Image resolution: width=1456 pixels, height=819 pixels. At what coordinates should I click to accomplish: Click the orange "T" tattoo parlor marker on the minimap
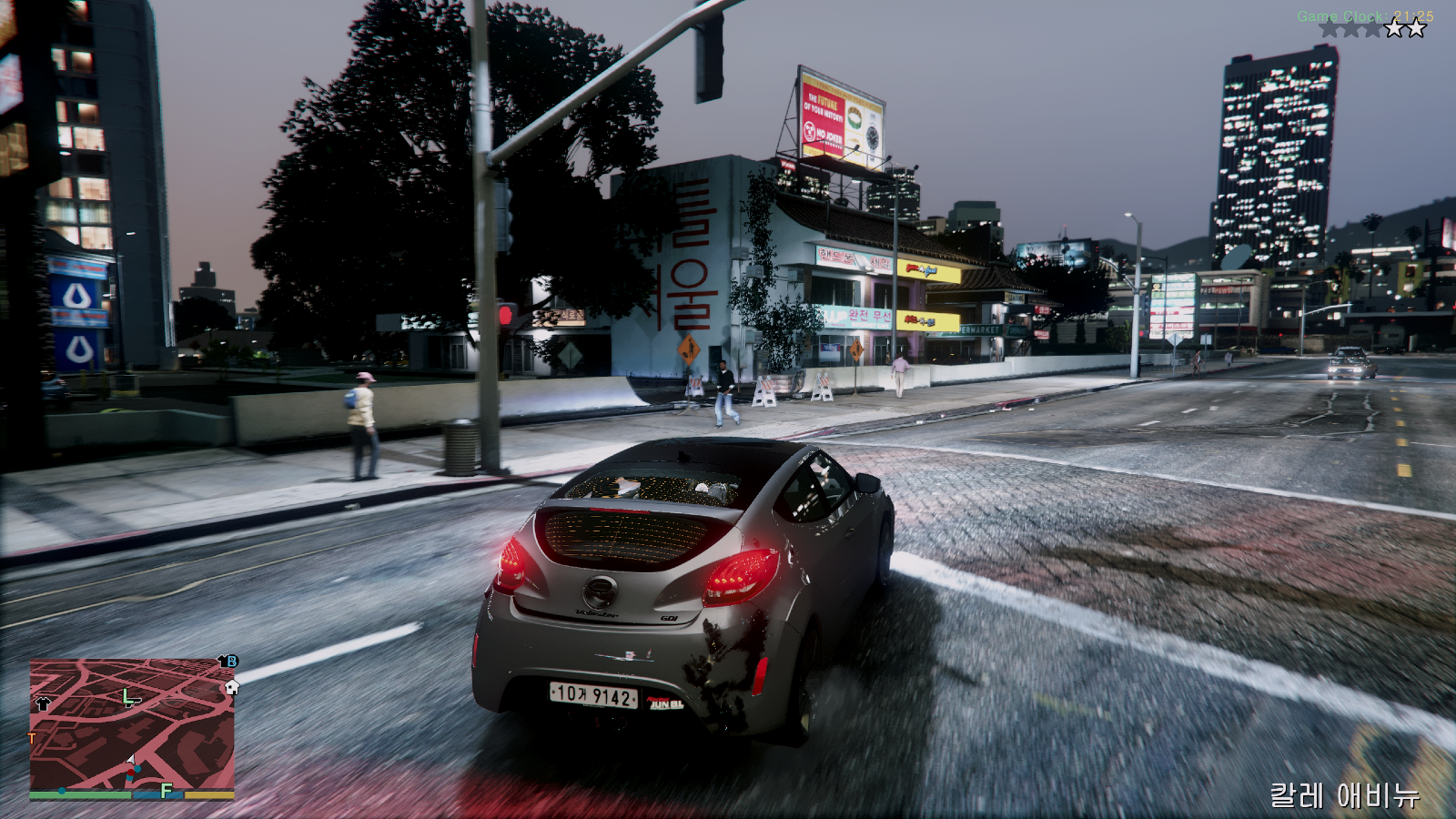click(31, 737)
